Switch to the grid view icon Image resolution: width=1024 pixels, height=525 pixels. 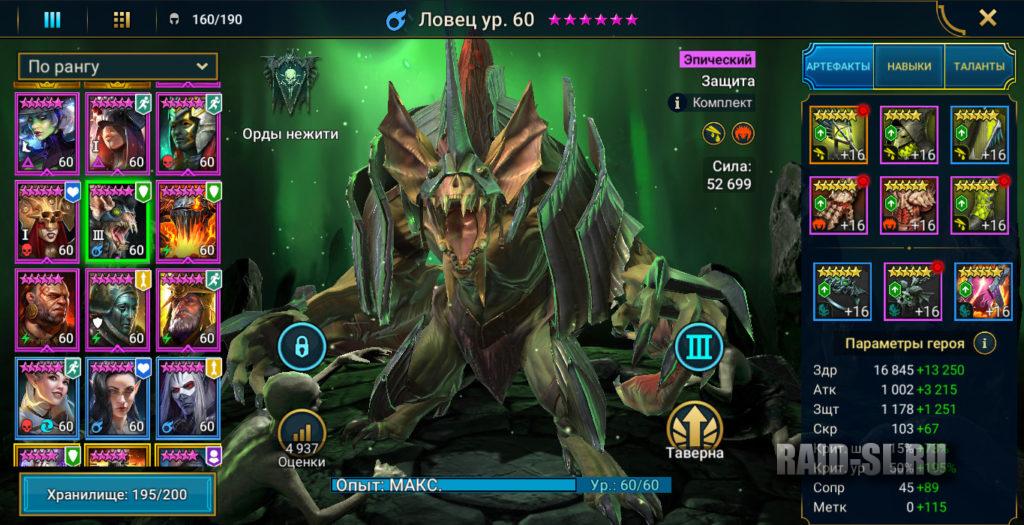coord(122,19)
